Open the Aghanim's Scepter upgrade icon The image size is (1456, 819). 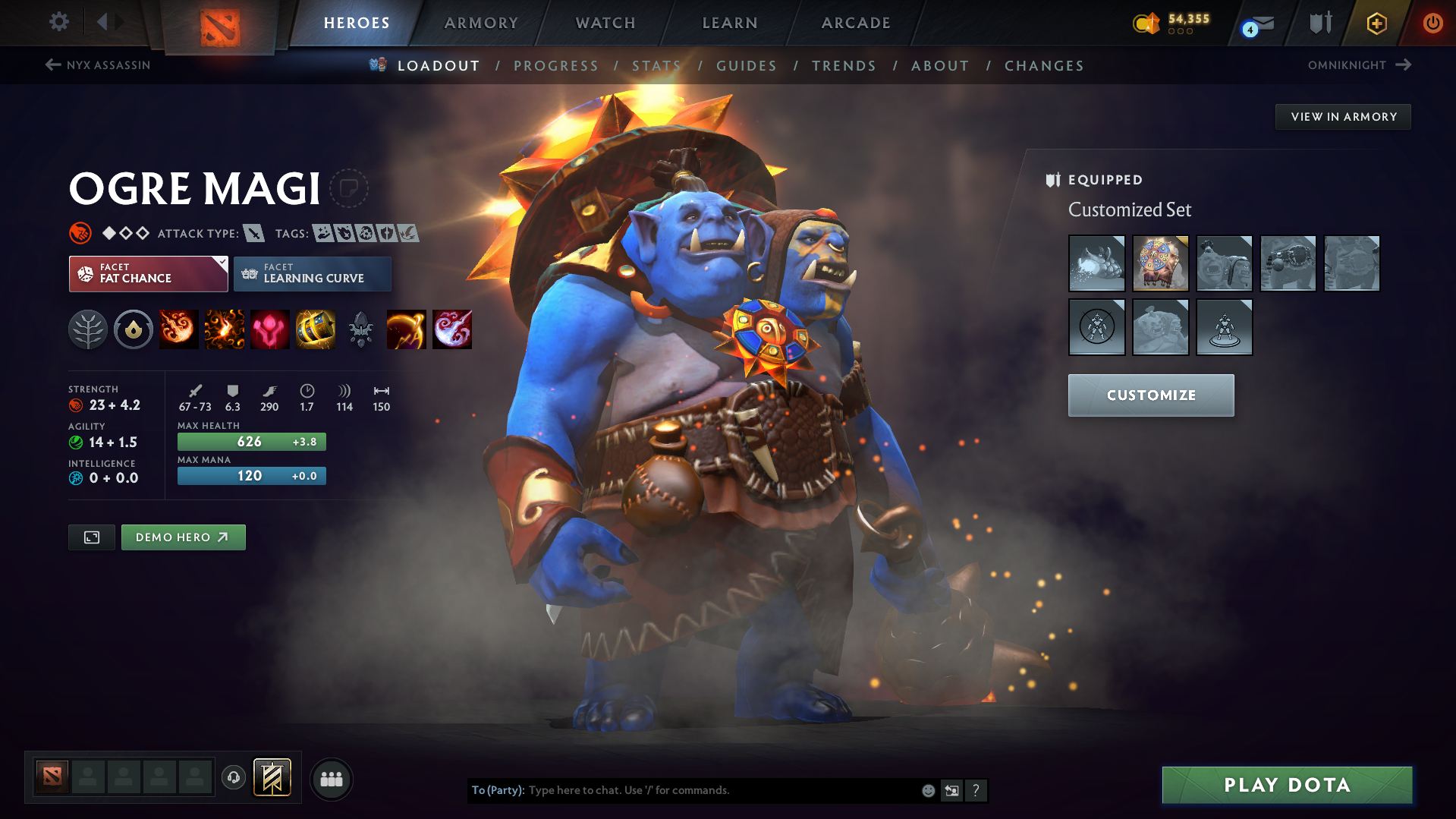click(x=360, y=329)
